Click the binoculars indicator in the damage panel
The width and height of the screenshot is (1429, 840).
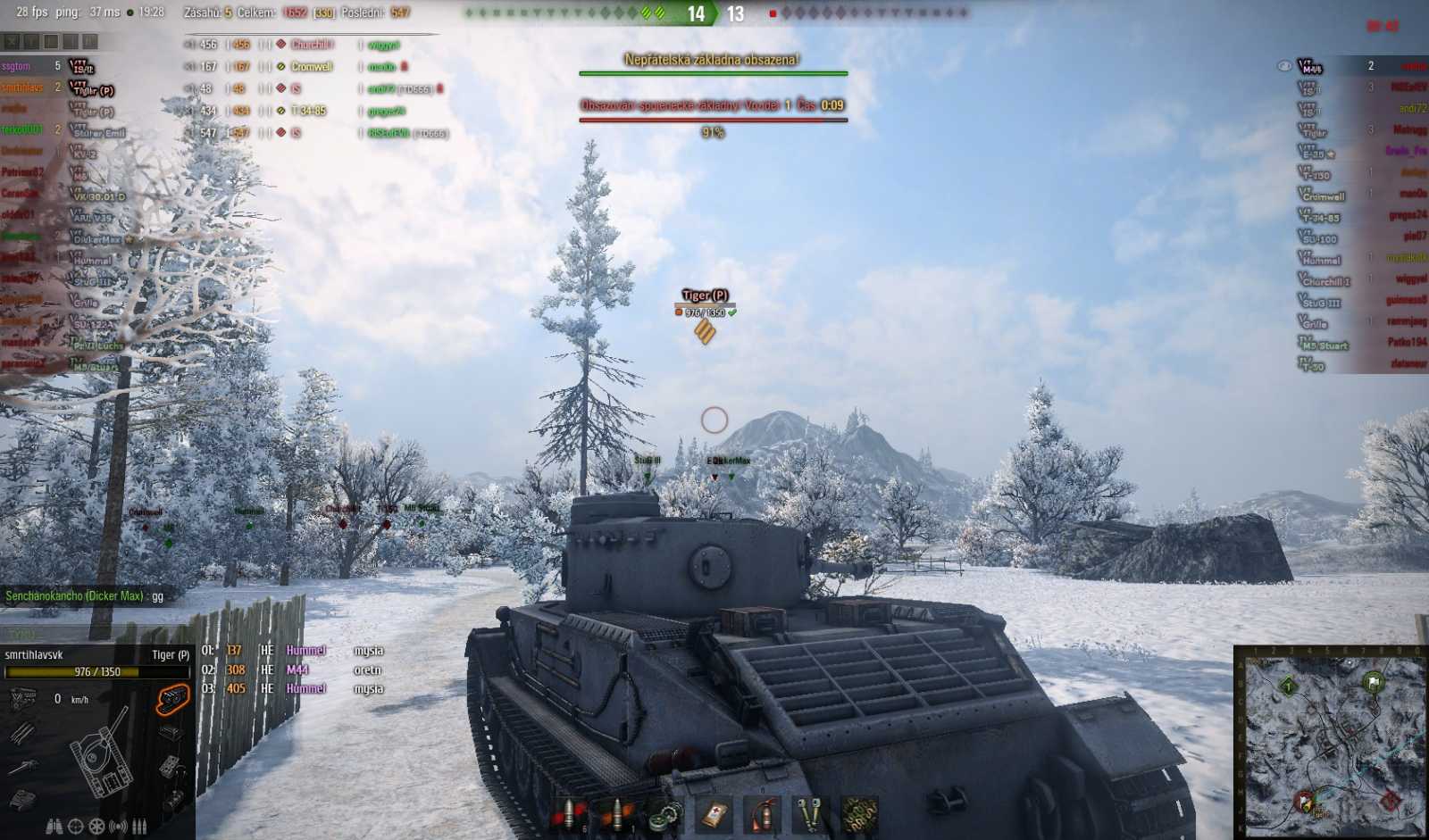coord(54,827)
